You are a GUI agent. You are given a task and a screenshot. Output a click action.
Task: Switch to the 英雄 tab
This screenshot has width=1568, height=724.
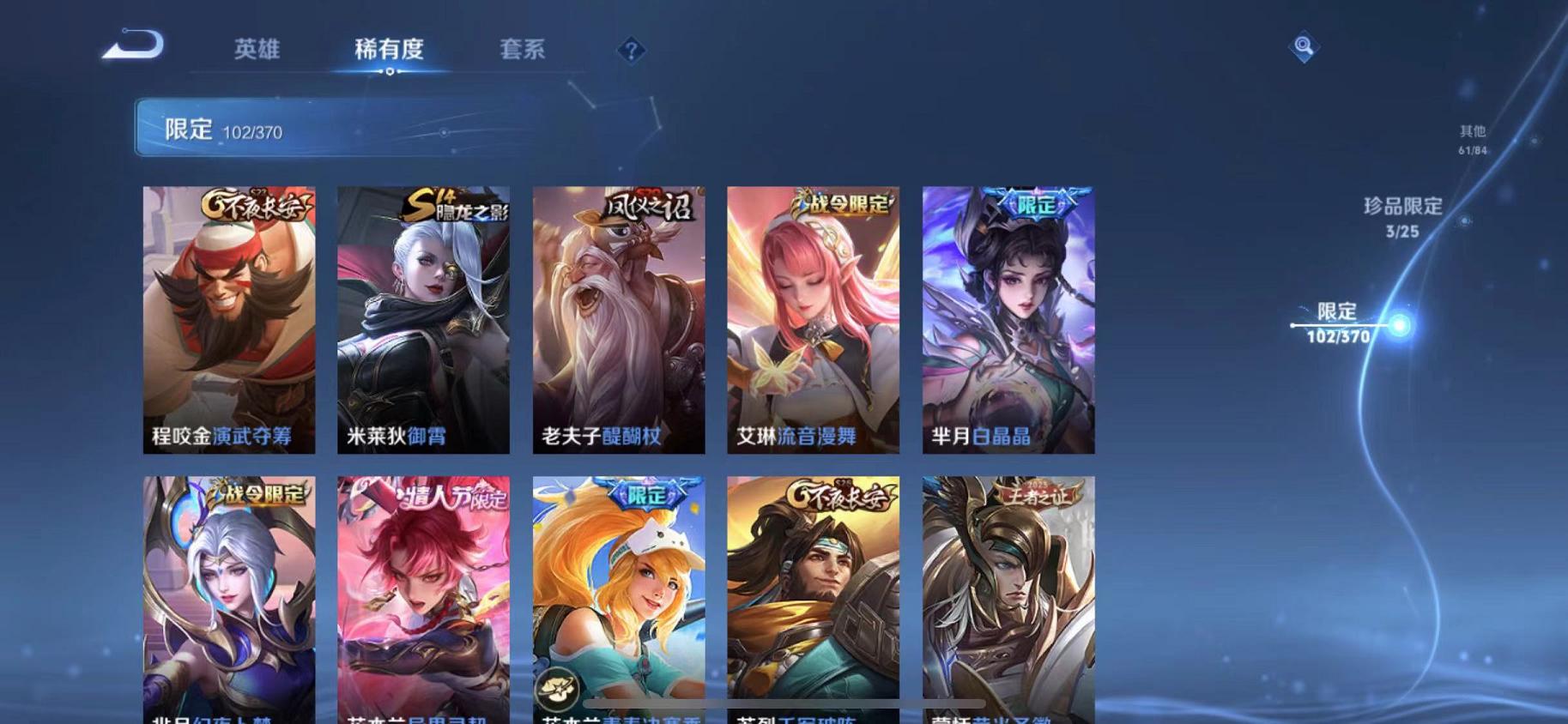pos(257,50)
